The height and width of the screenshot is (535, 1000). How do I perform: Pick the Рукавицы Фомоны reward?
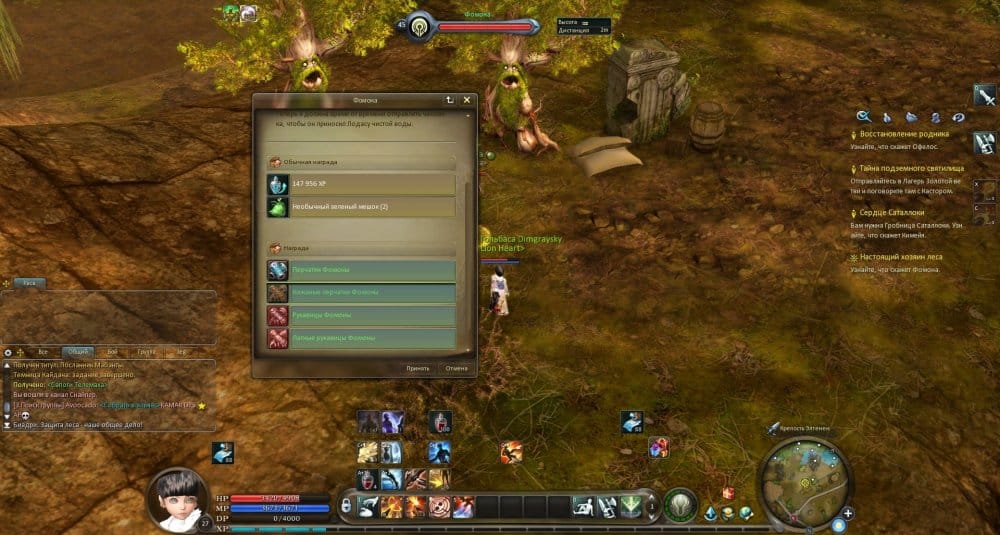[x=361, y=316]
